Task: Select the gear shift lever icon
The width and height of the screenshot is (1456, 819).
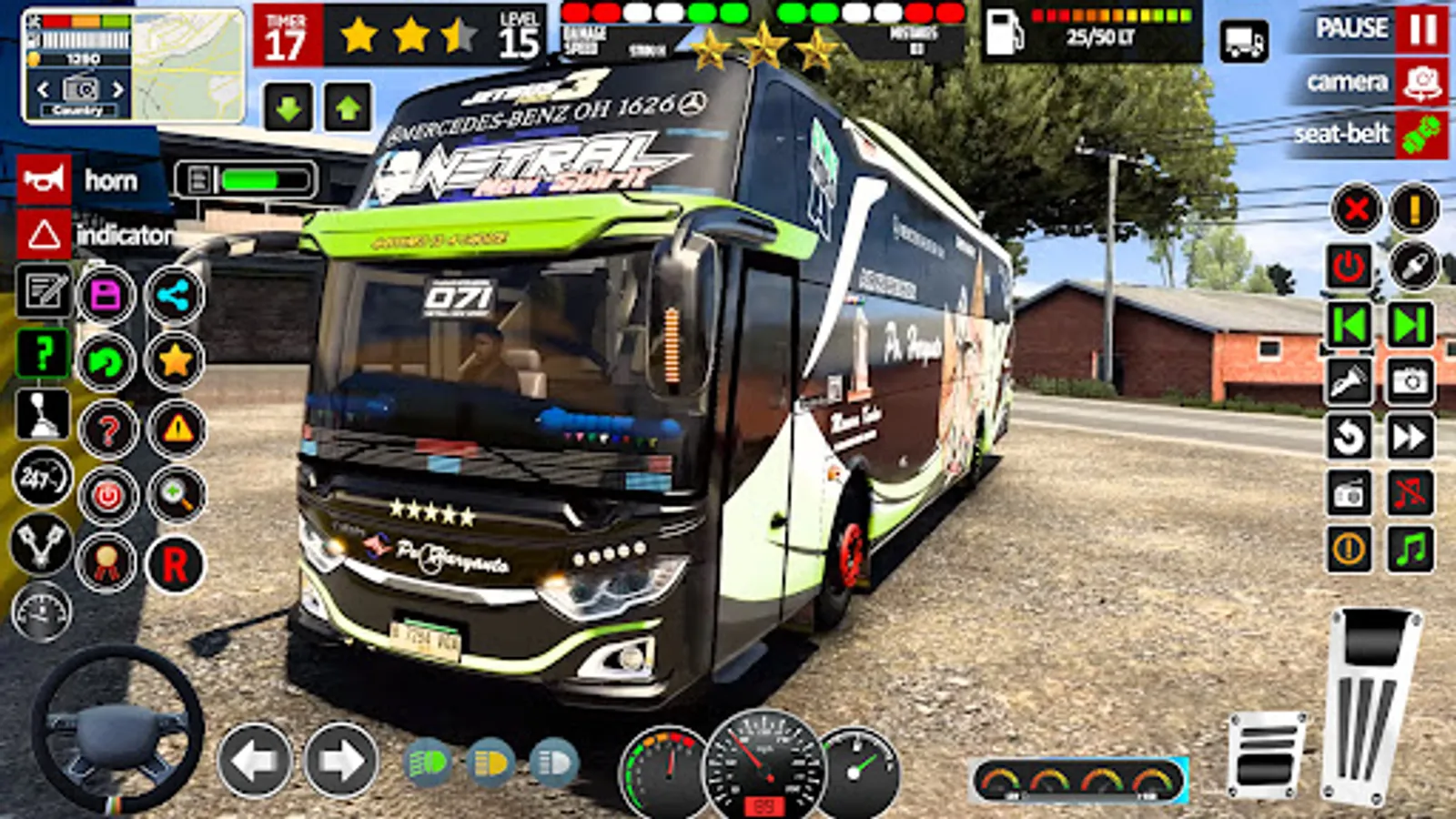Action: pyautogui.click(x=42, y=414)
